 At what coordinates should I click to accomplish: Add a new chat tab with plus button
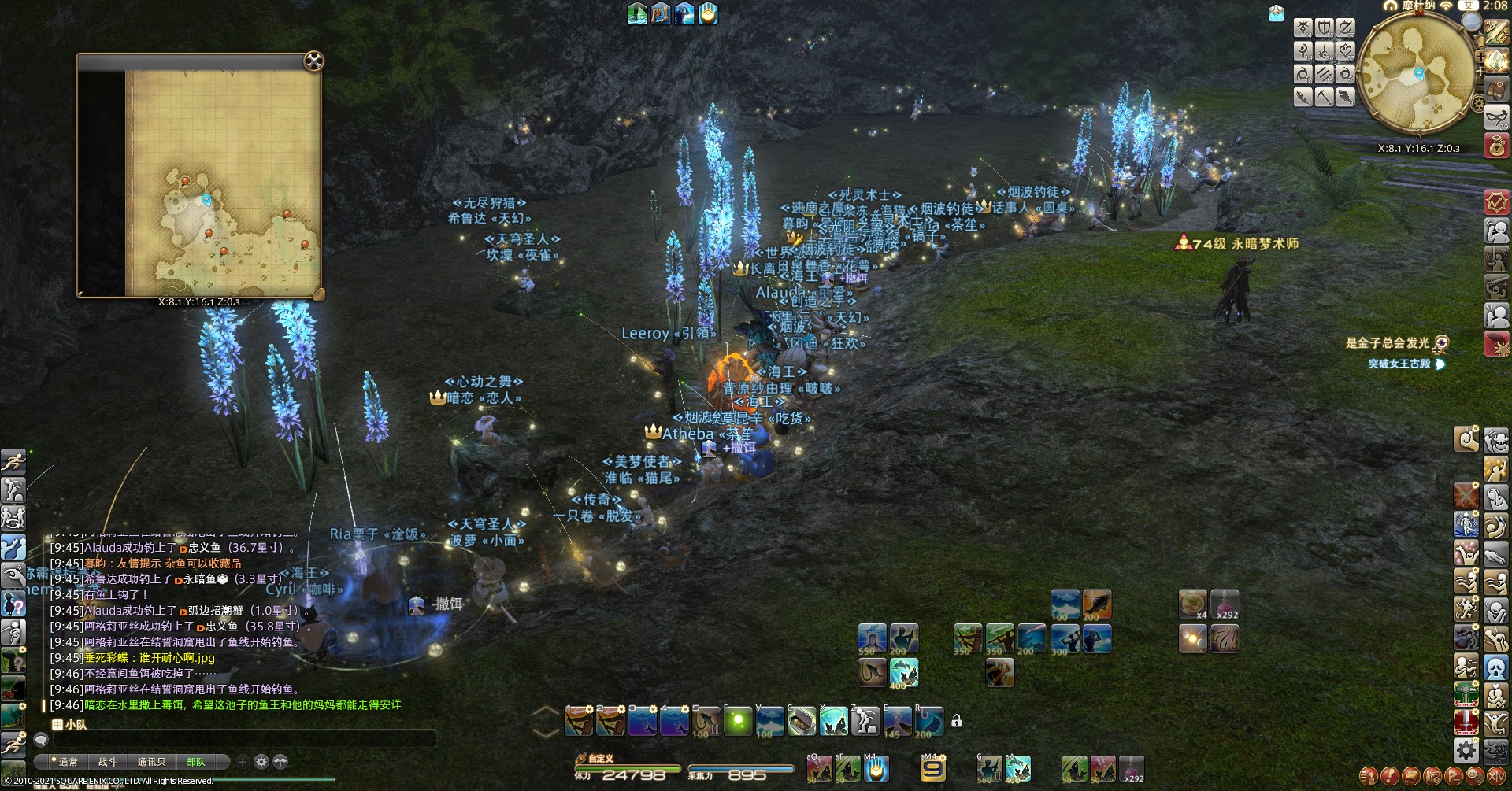coord(243,762)
